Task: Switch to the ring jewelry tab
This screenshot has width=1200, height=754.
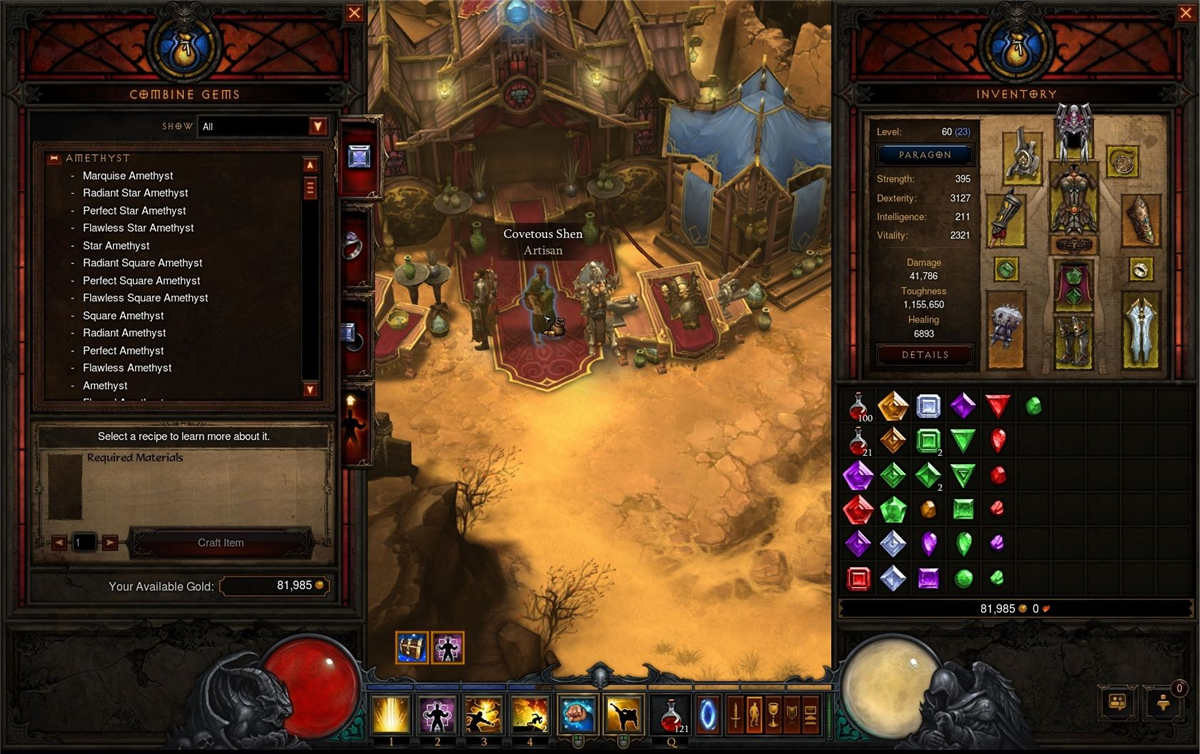Action: point(356,247)
